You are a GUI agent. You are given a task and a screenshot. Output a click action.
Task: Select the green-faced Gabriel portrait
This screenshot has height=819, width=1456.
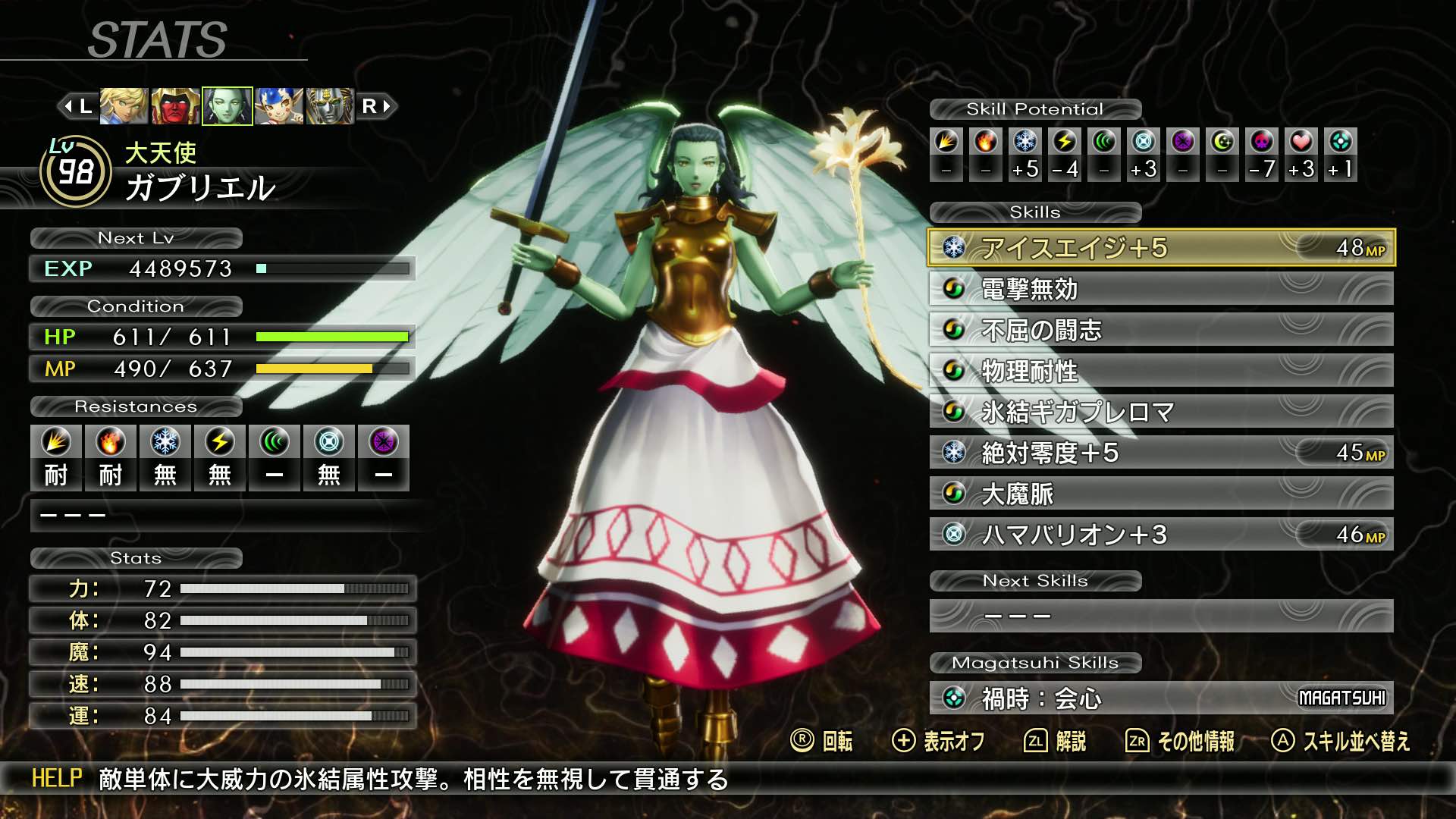[x=227, y=106]
